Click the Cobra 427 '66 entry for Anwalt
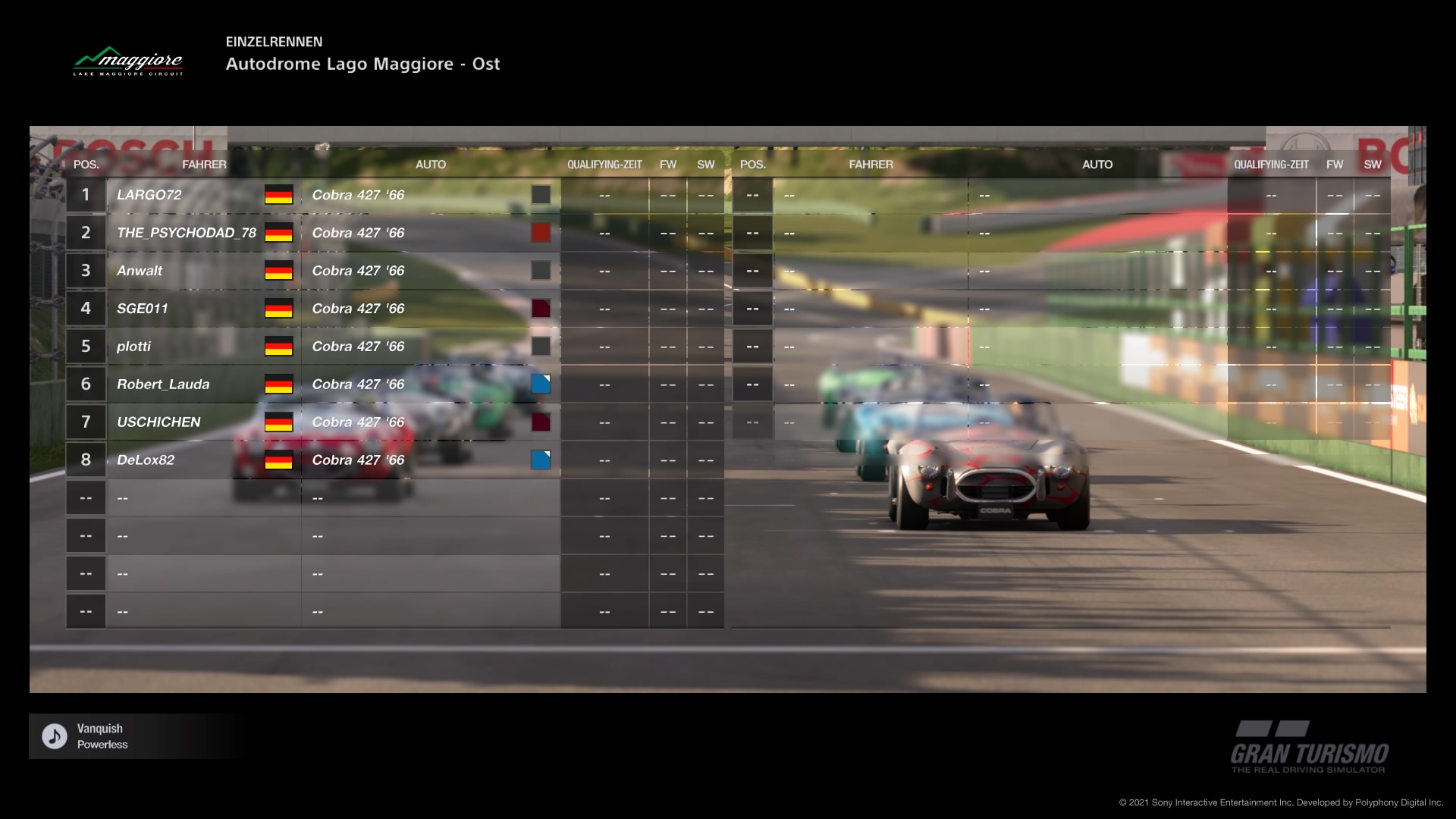Screen dimensions: 1456x819 pos(359,271)
